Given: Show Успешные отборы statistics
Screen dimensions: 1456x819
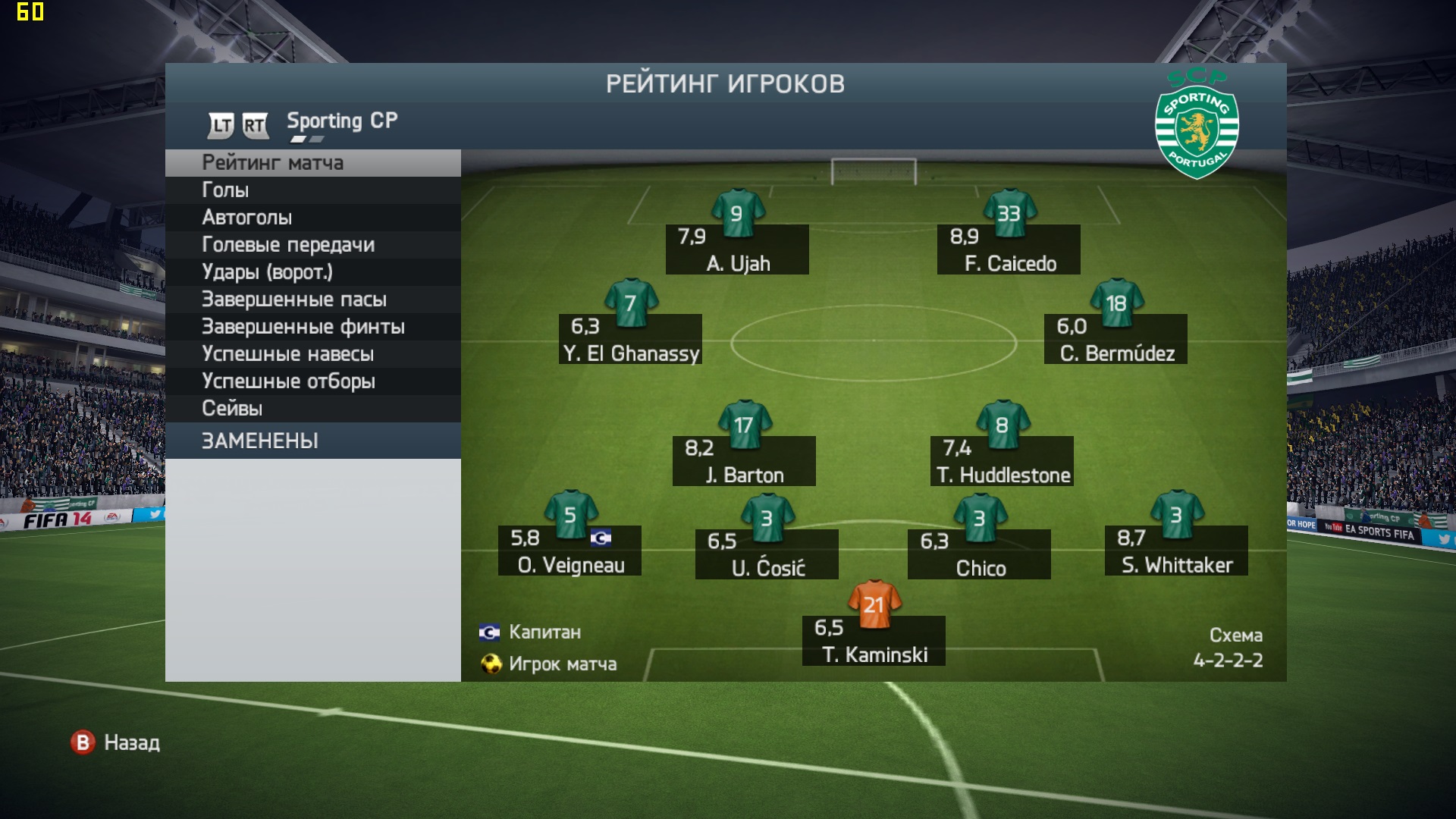Looking at the screenshot, I should [312, 381].
